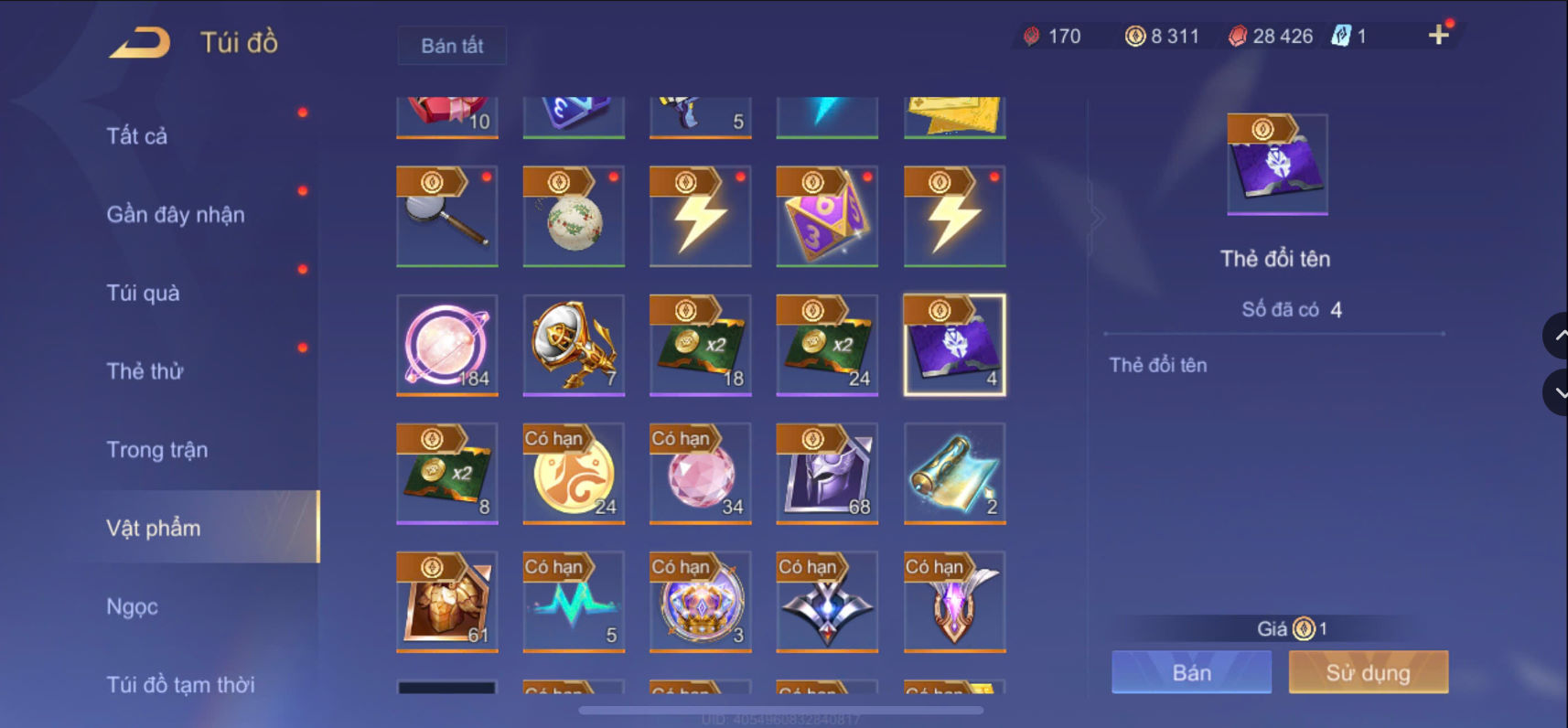This screenshot has width=1568, height=728.
Task: Click the hourglass scroll item
Action: 953,474
